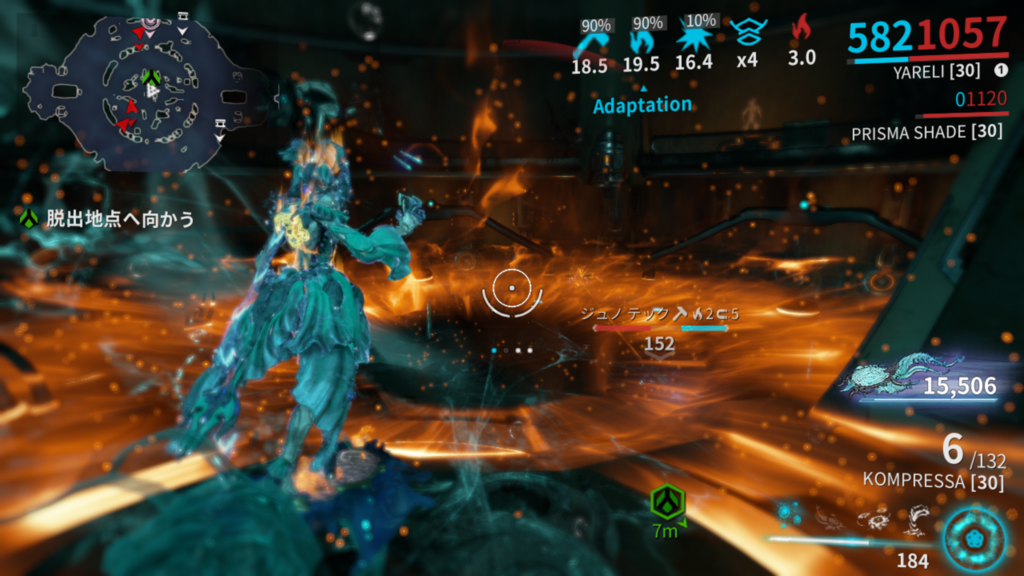Screen dimensions: 1024x576
Task: Activate the Aquablades third ability icon
Action: tap(874, 517)
